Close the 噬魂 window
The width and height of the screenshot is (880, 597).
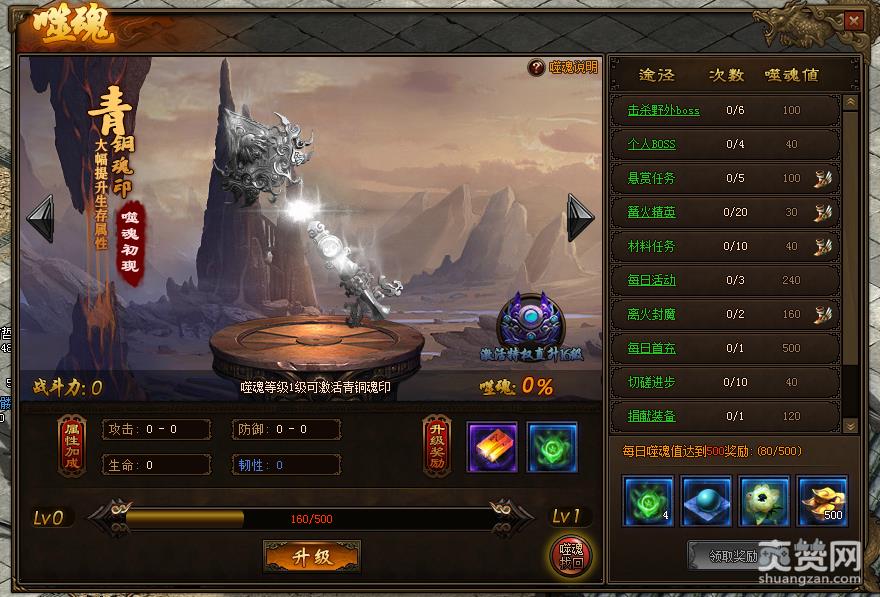point(852,20)
